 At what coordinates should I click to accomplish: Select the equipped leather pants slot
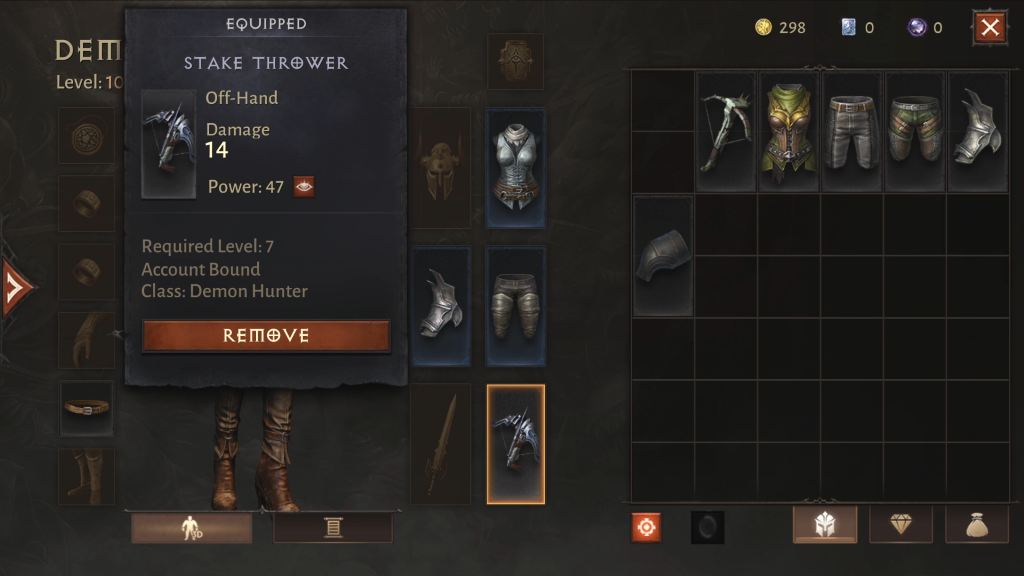516,306
